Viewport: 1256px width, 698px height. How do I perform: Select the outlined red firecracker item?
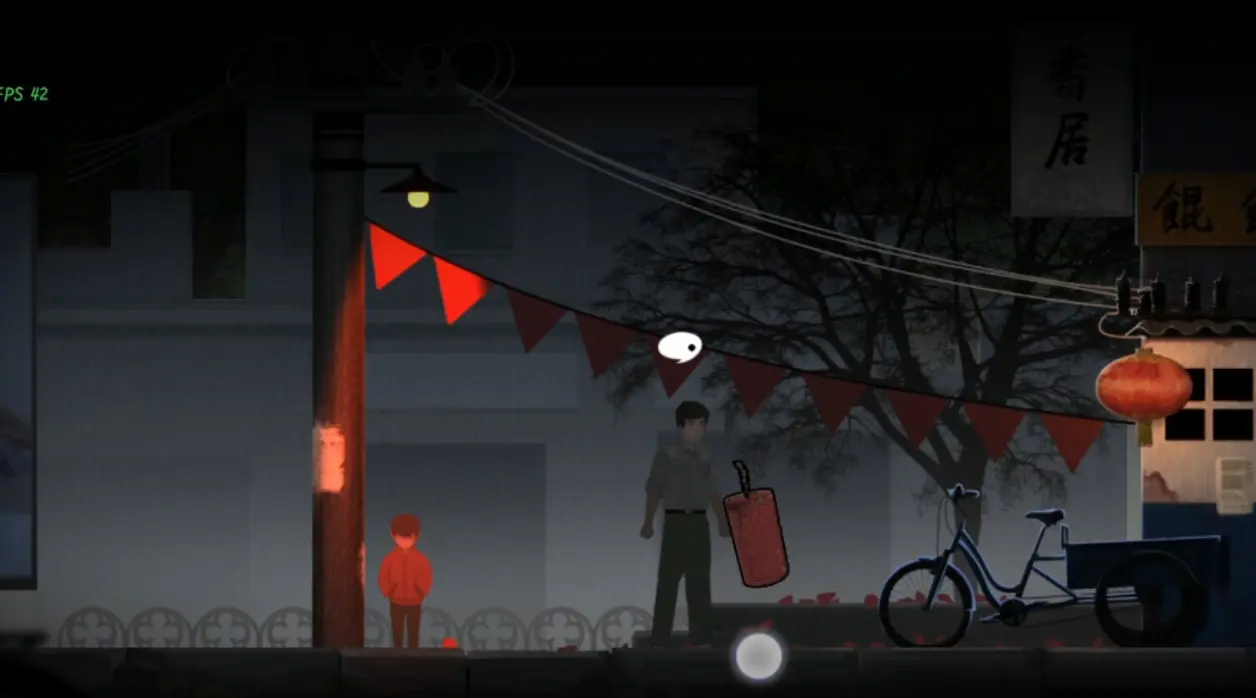coord(756,537)
